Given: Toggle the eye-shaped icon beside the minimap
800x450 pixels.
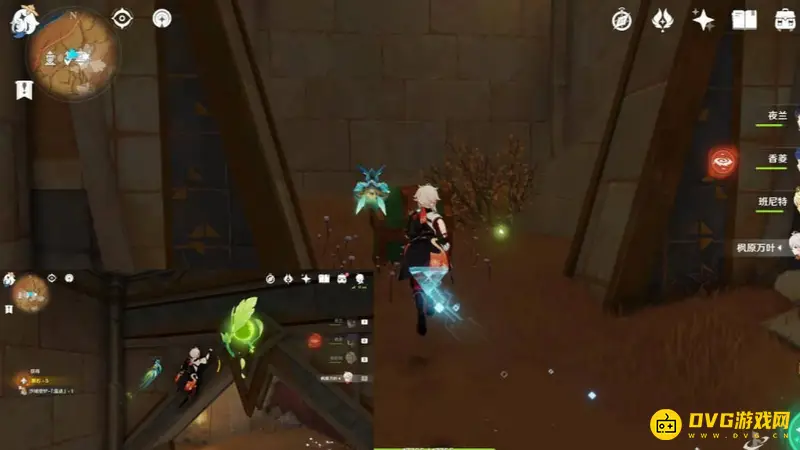Looking at the screenshot, I should [x=123, y=18].
